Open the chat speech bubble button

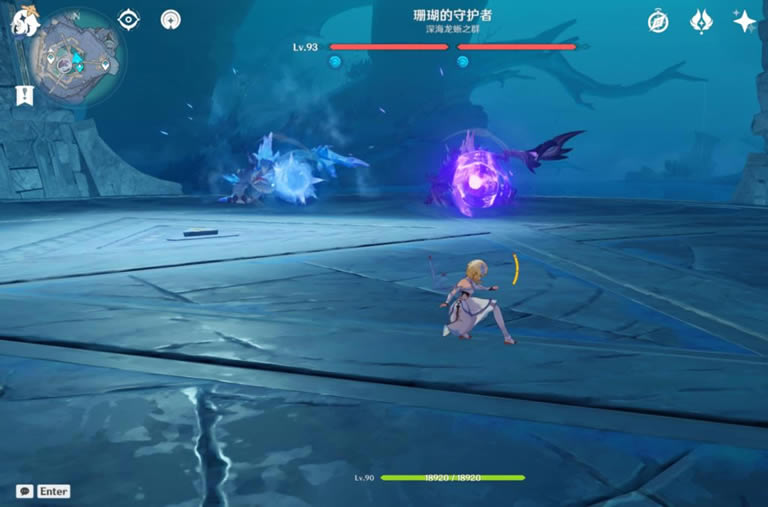coord(24,491)
